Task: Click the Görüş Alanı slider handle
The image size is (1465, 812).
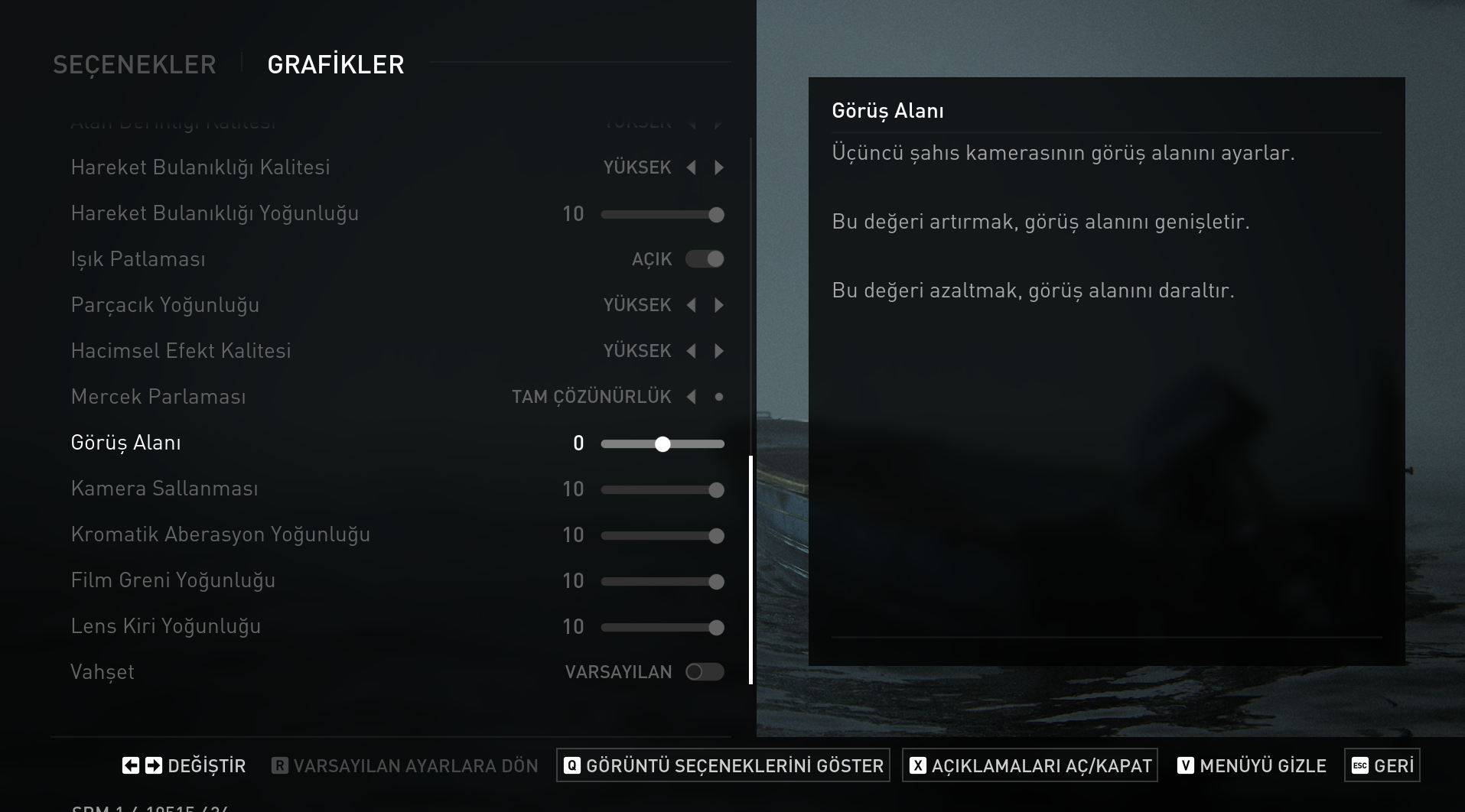Action: tap(663, 444)
